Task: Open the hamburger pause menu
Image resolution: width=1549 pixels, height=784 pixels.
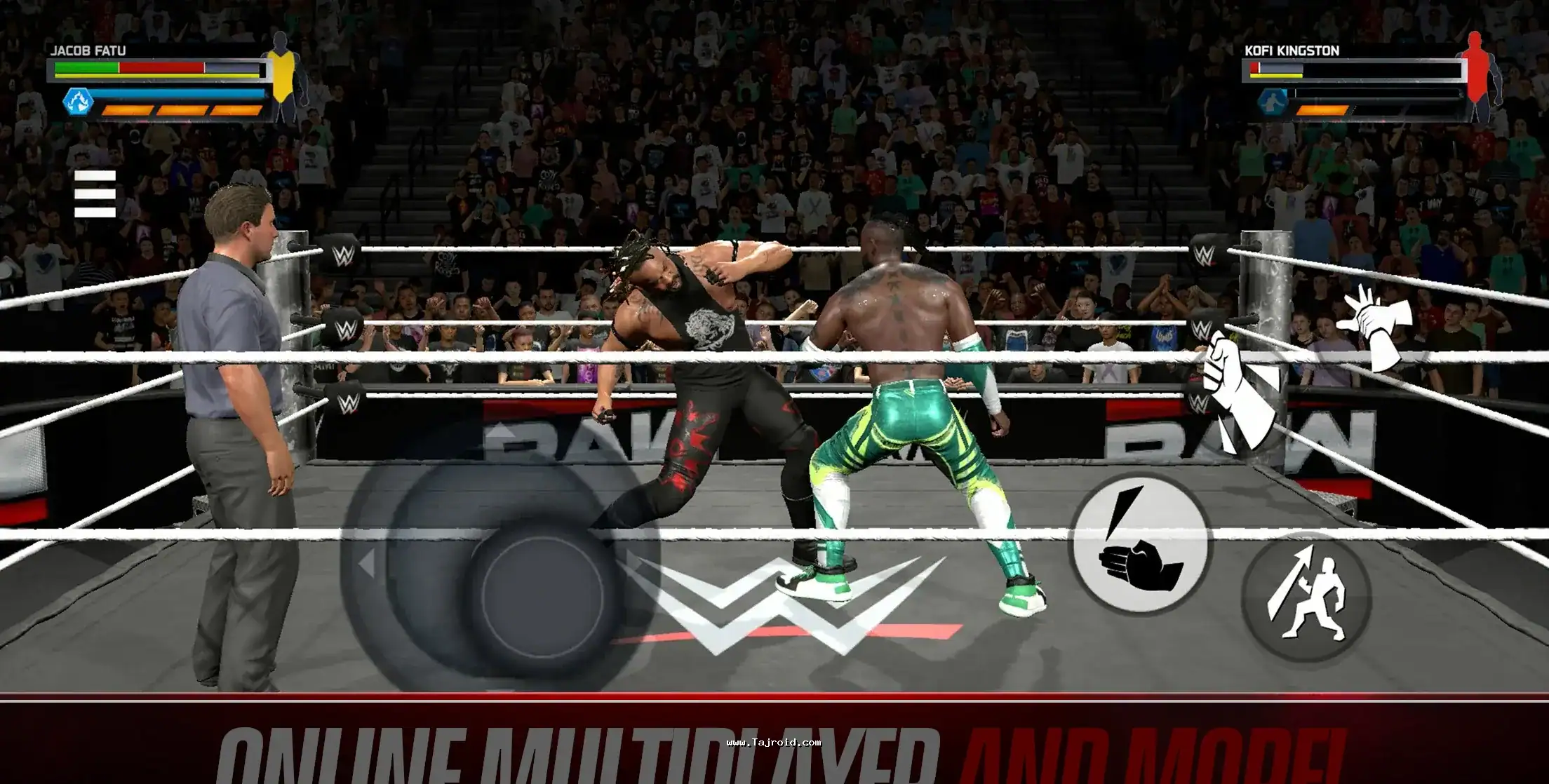Action: [95, 194]
